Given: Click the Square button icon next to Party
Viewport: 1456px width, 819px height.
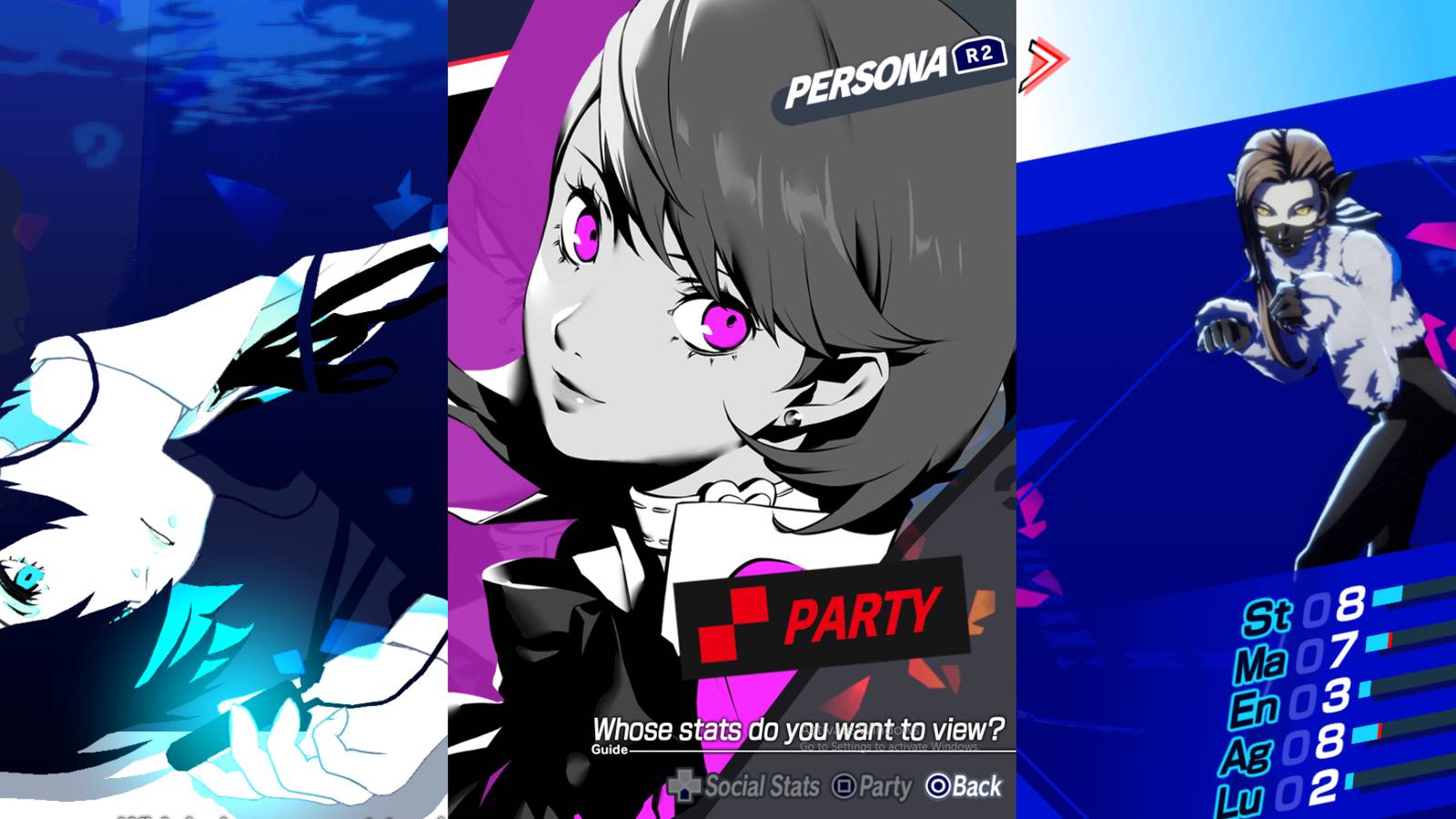Looking at the screenshot, I should pos(844,784).
